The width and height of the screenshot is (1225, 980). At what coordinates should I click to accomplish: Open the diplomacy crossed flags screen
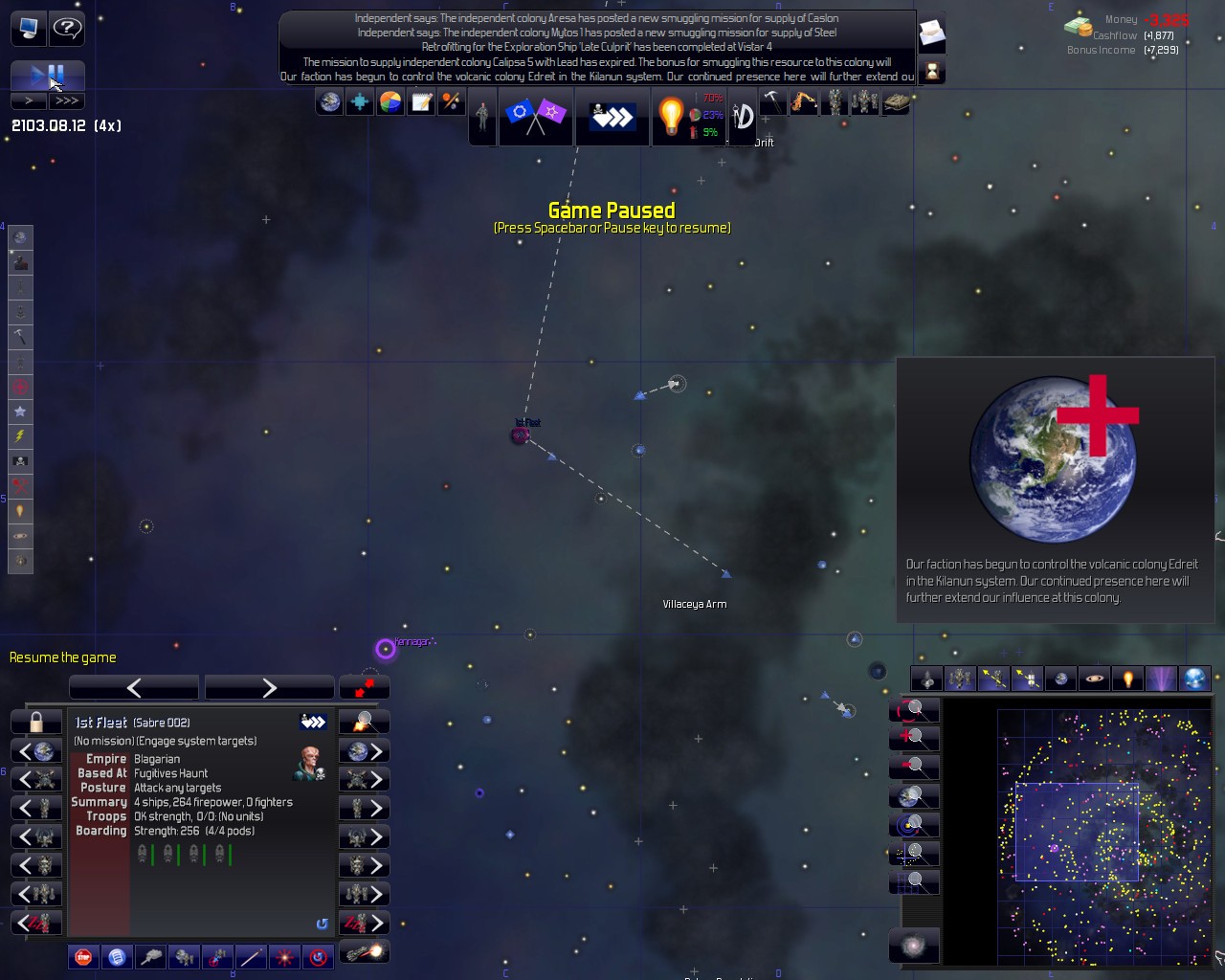coord(535,116)
